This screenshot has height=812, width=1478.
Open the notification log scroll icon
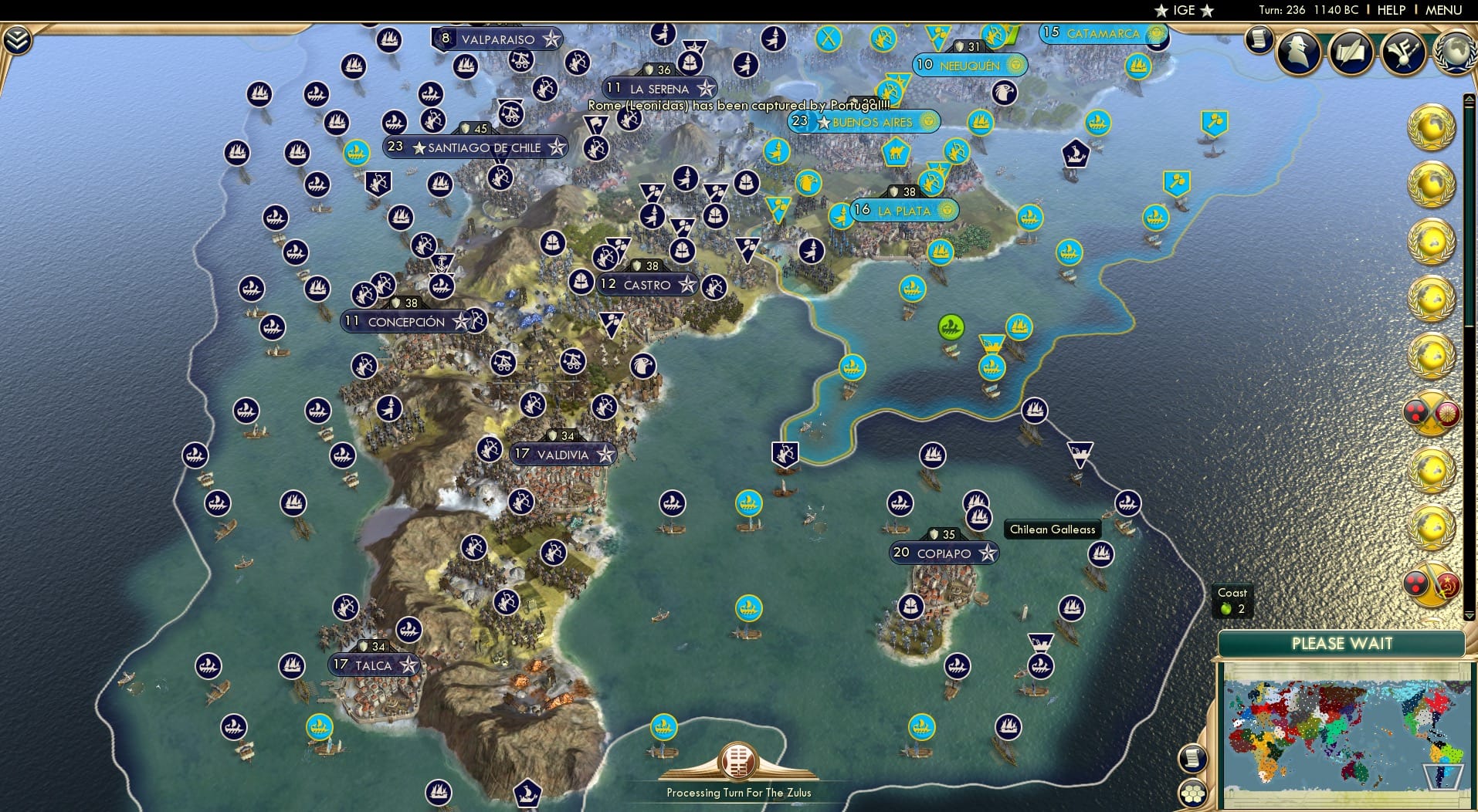tap(1259, 39)
